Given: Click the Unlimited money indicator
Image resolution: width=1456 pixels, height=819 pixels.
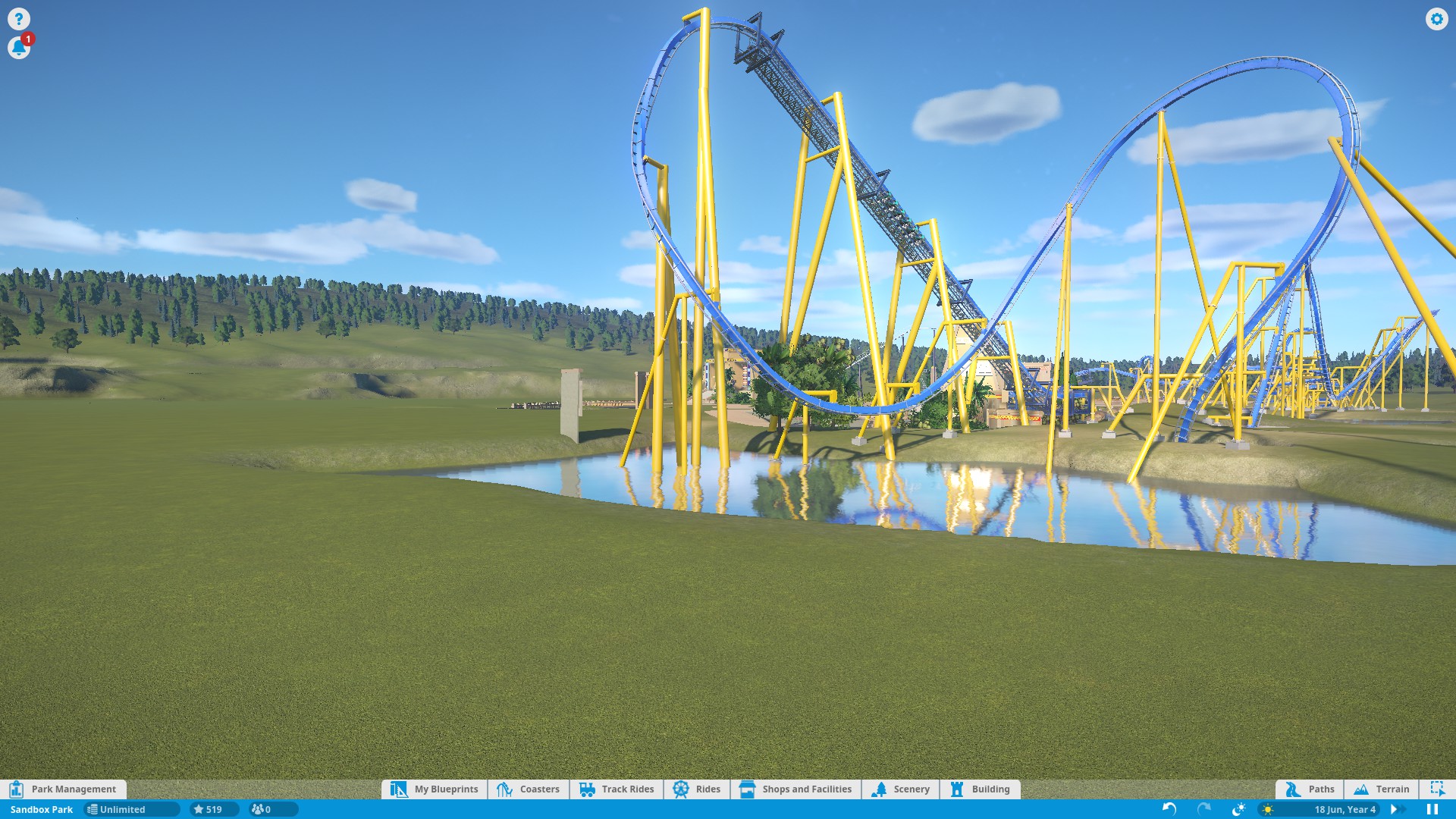Looking at the screenshot, I should point(130,809).
